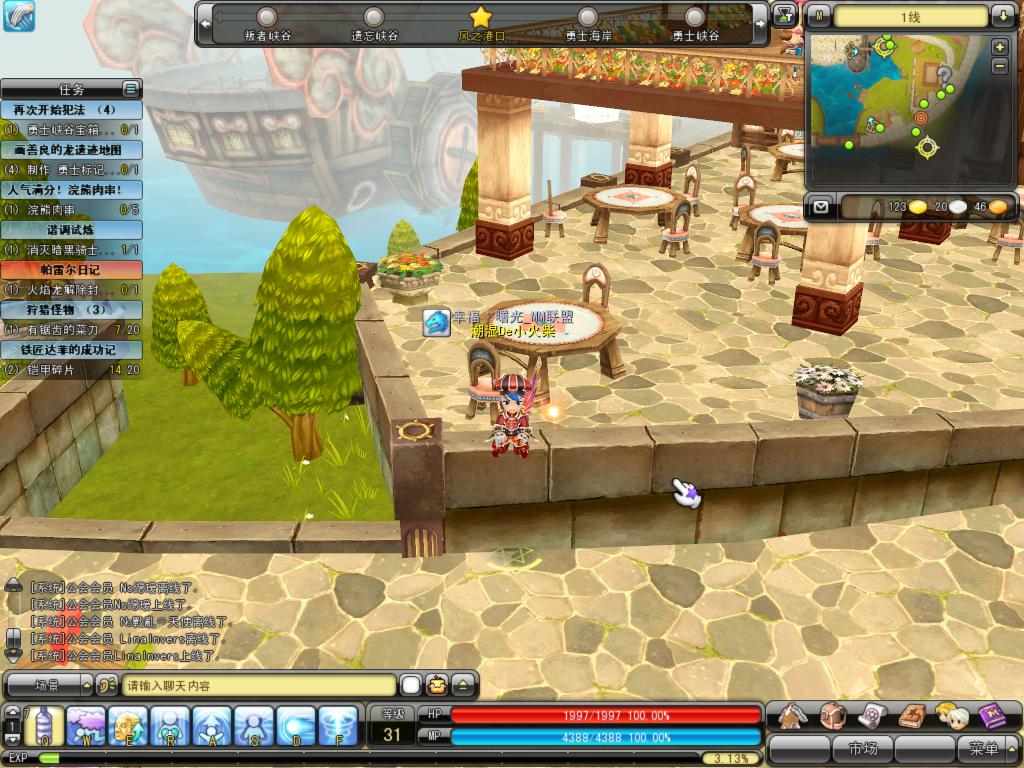This screenshot has width=1024, height=768.
Task: Zoom out the minimap
Action: click(x=999, y=66)
